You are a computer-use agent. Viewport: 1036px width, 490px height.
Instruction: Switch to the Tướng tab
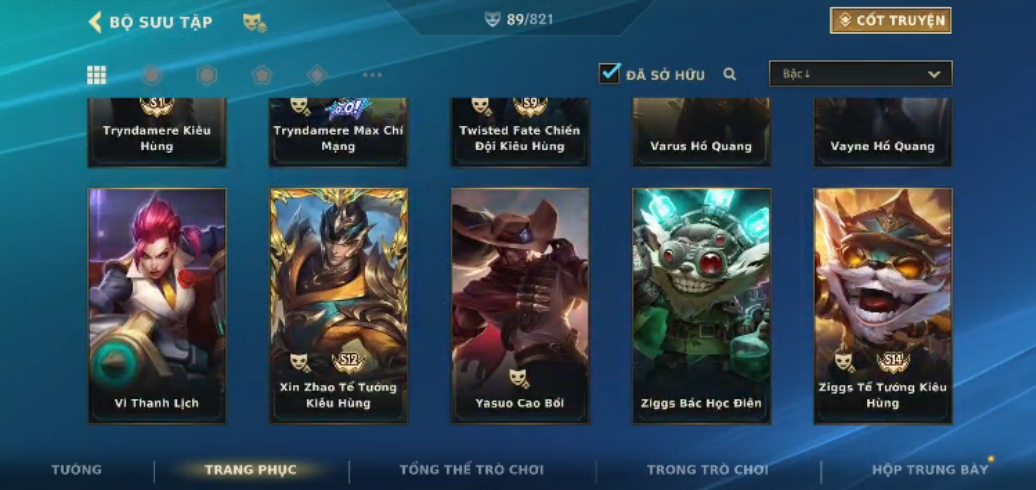(77, 470)
